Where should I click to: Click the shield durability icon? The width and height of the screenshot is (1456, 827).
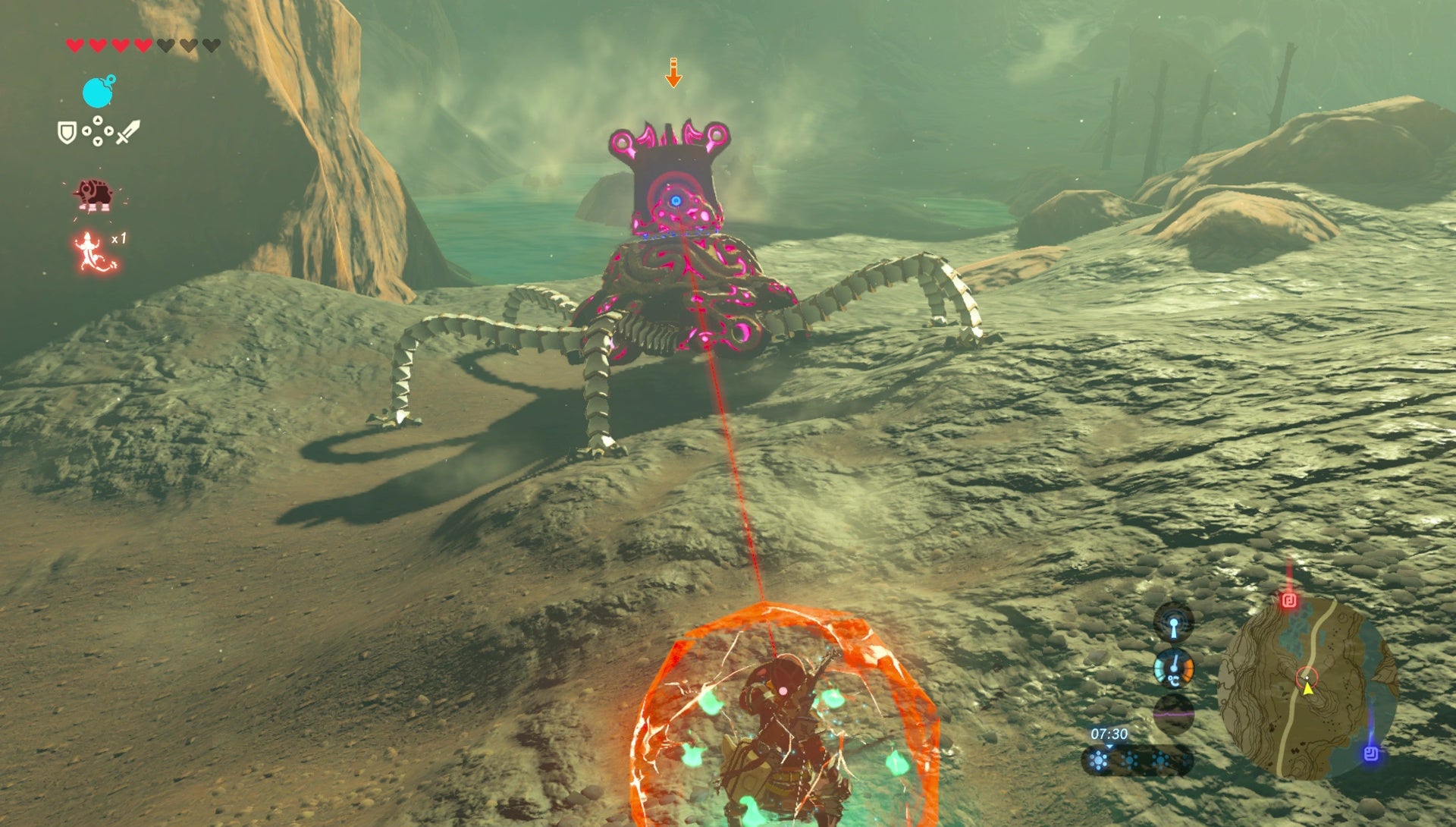(x=66, y=130)
